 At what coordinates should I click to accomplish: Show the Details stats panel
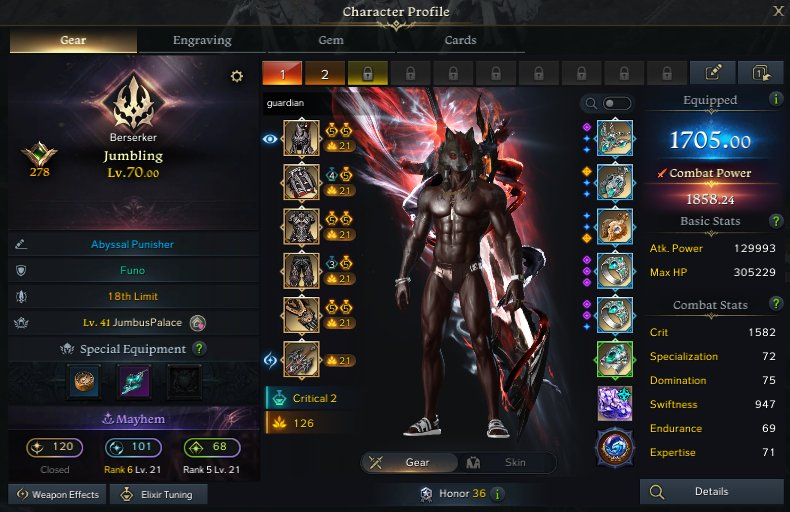711,492
